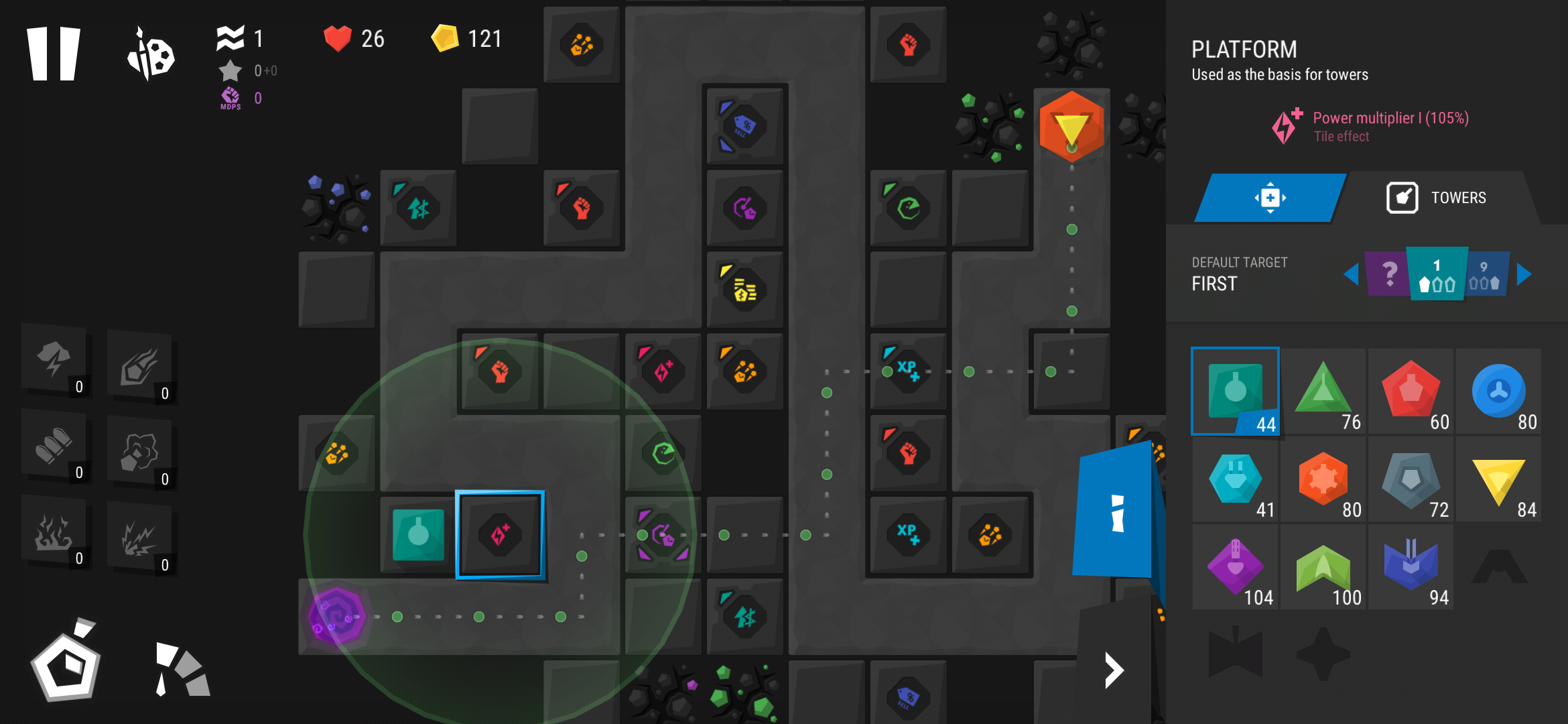
Task: Pick the green triangle tower costing 76
Action: click(1323, 391)
